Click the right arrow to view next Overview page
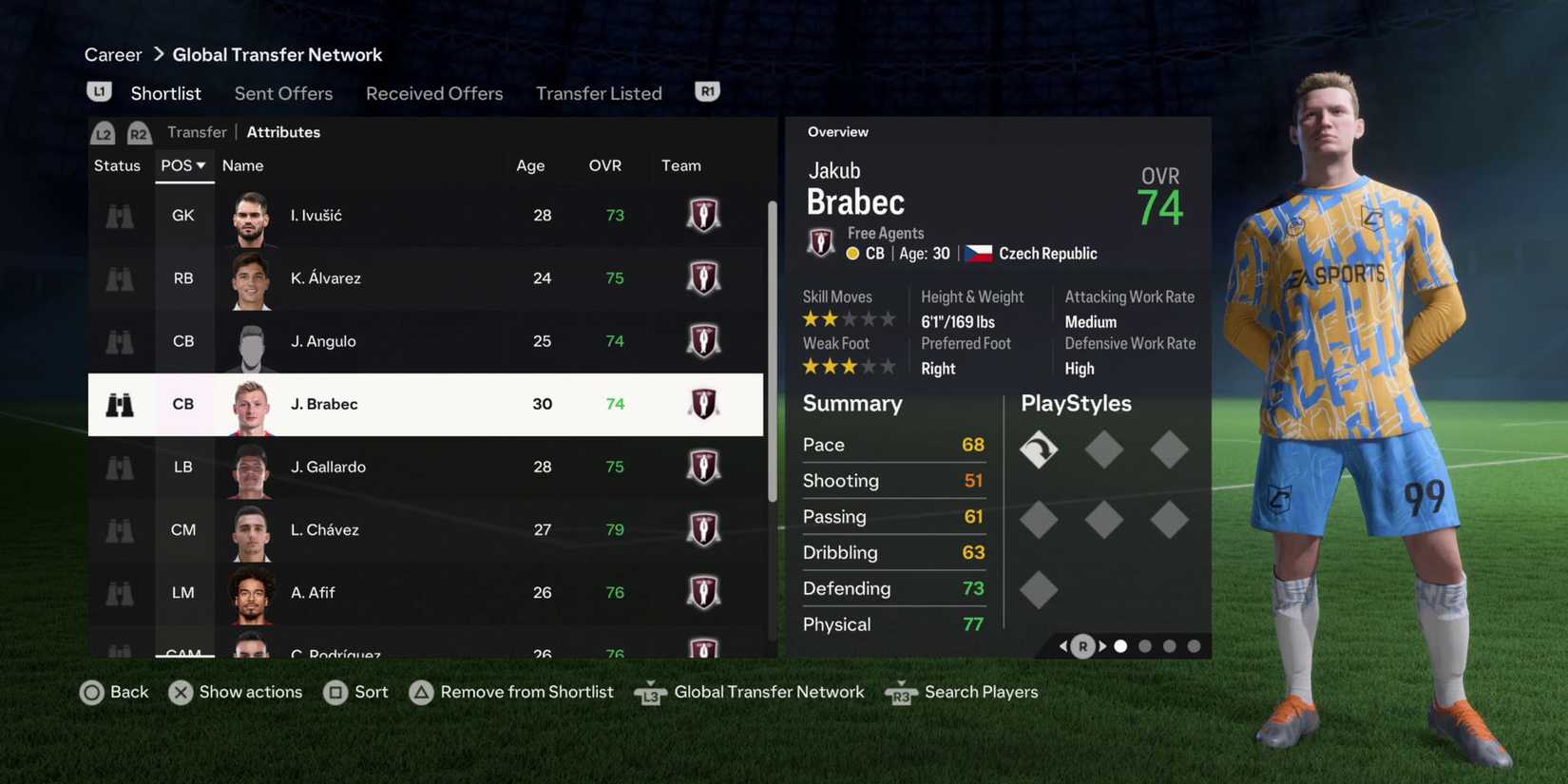 (1102, 645)
